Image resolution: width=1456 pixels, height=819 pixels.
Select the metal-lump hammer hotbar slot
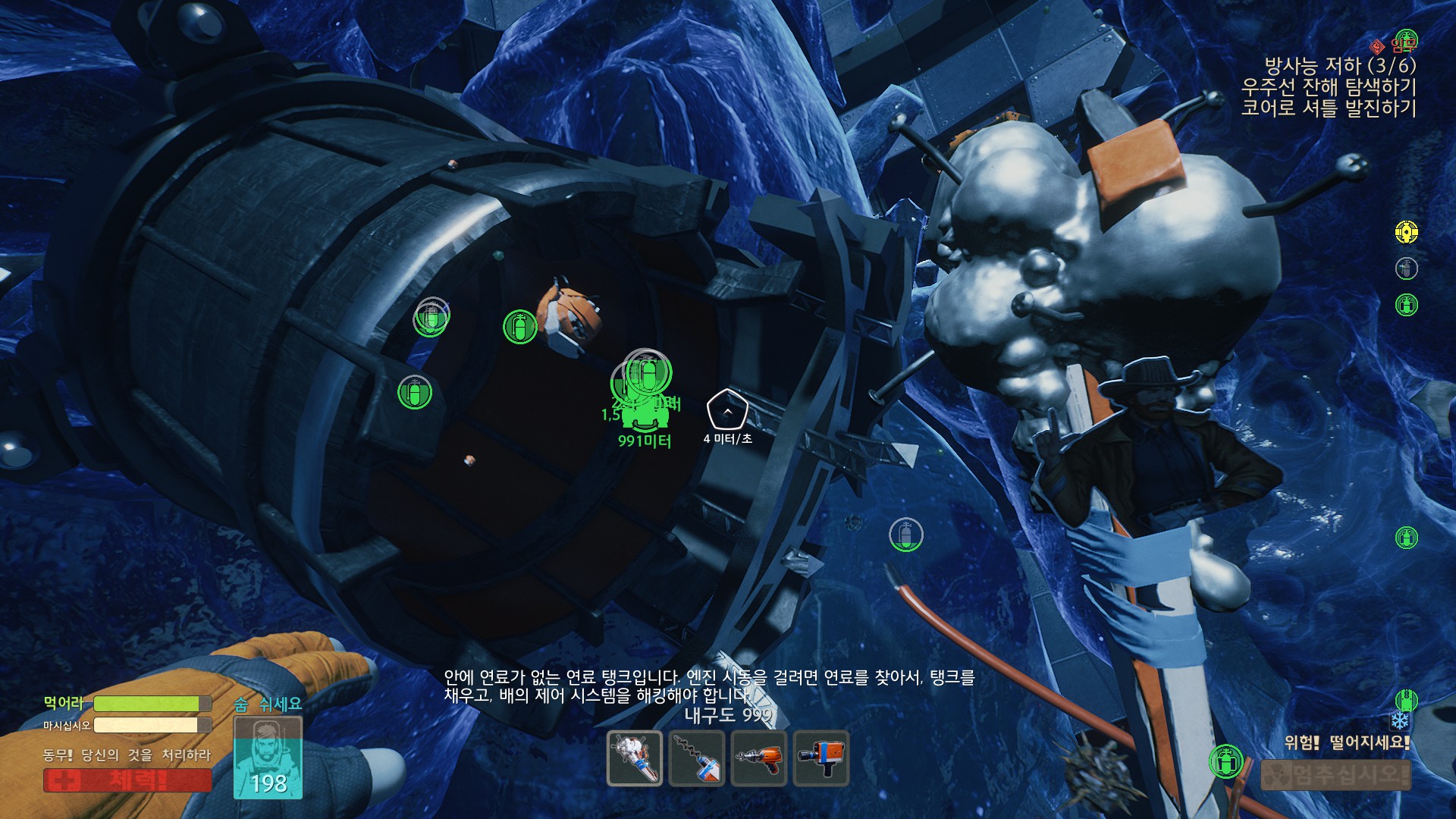[x=635, y=758]
